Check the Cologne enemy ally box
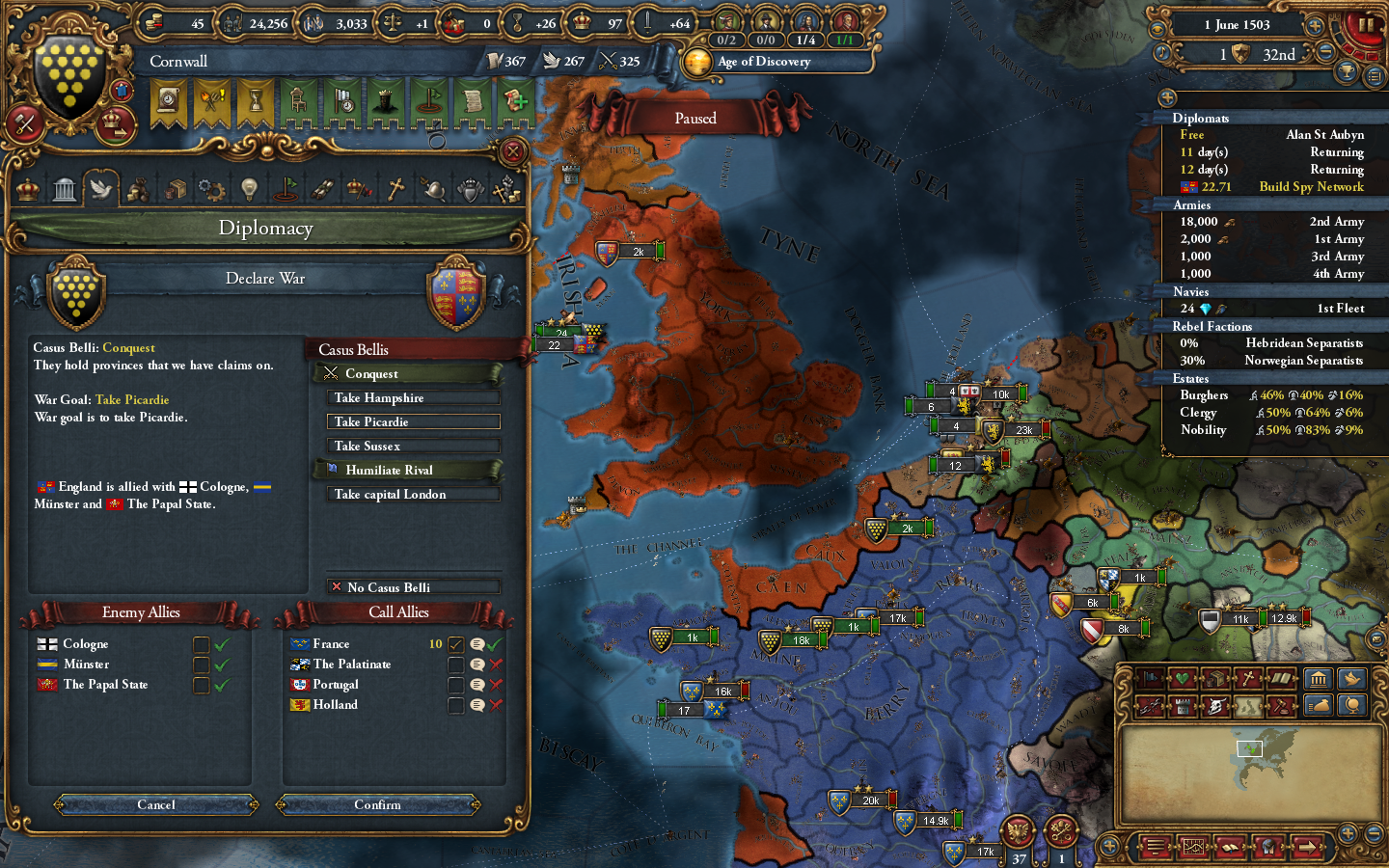The image size is (1389, 868). [x=202, y=643]
